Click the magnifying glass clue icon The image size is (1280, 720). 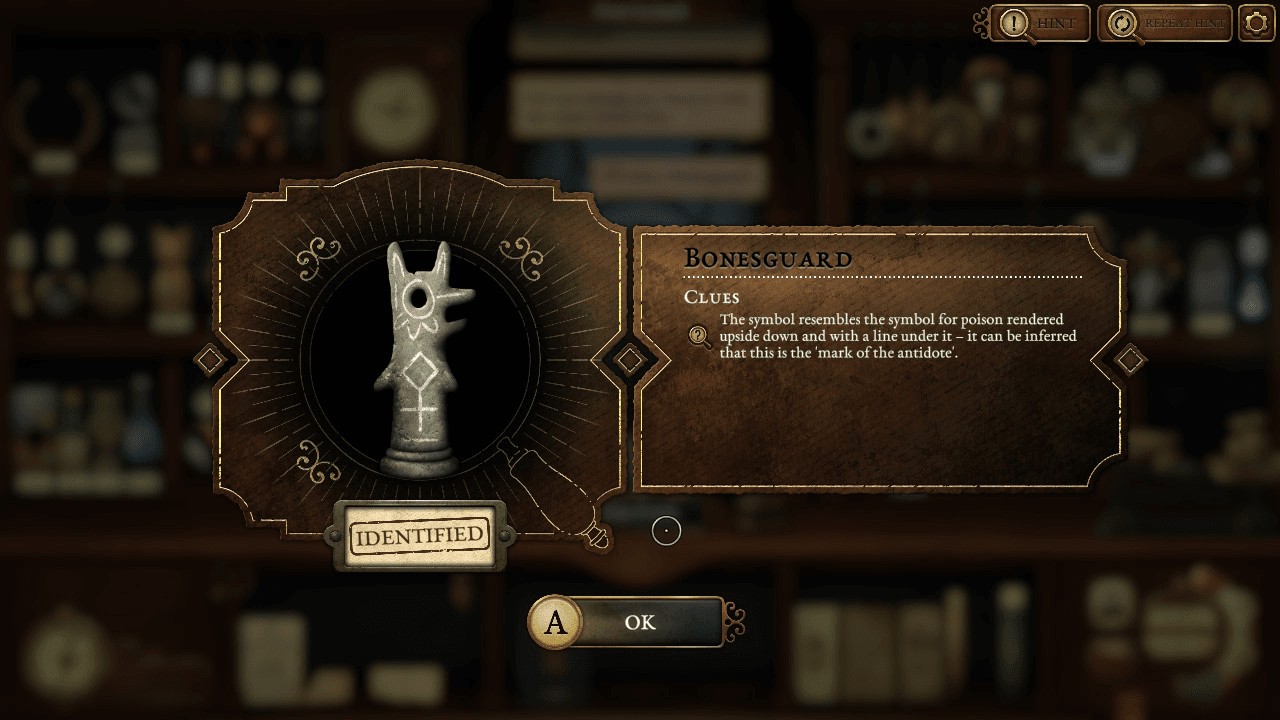(700, 337)
